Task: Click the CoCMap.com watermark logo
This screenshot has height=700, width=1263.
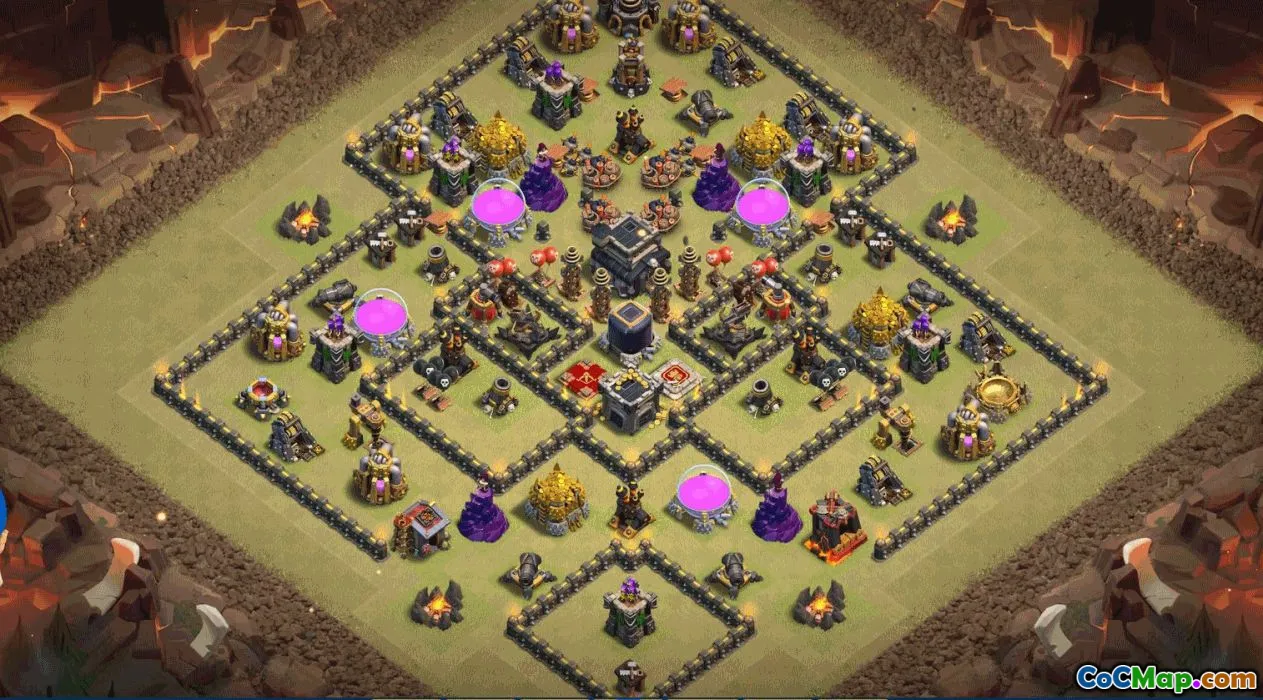Action: tap(1166, 678)
